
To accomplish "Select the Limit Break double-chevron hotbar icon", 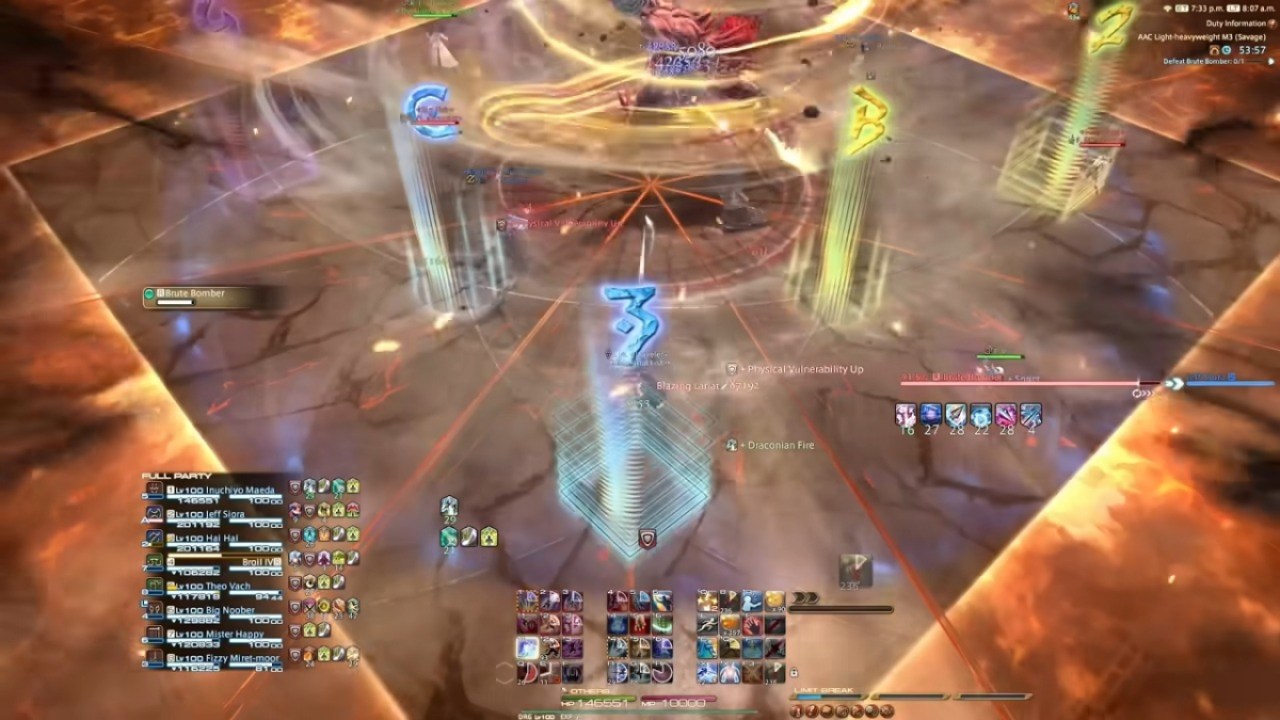I will coord(804,600).
